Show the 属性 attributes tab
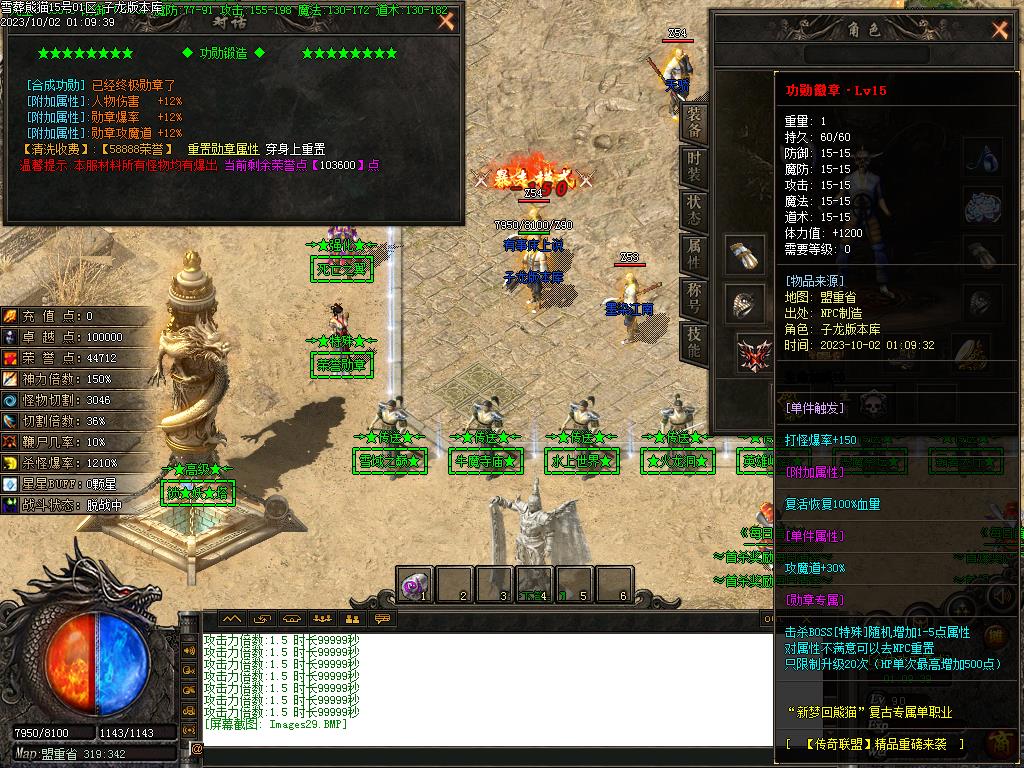 point(694,254)
